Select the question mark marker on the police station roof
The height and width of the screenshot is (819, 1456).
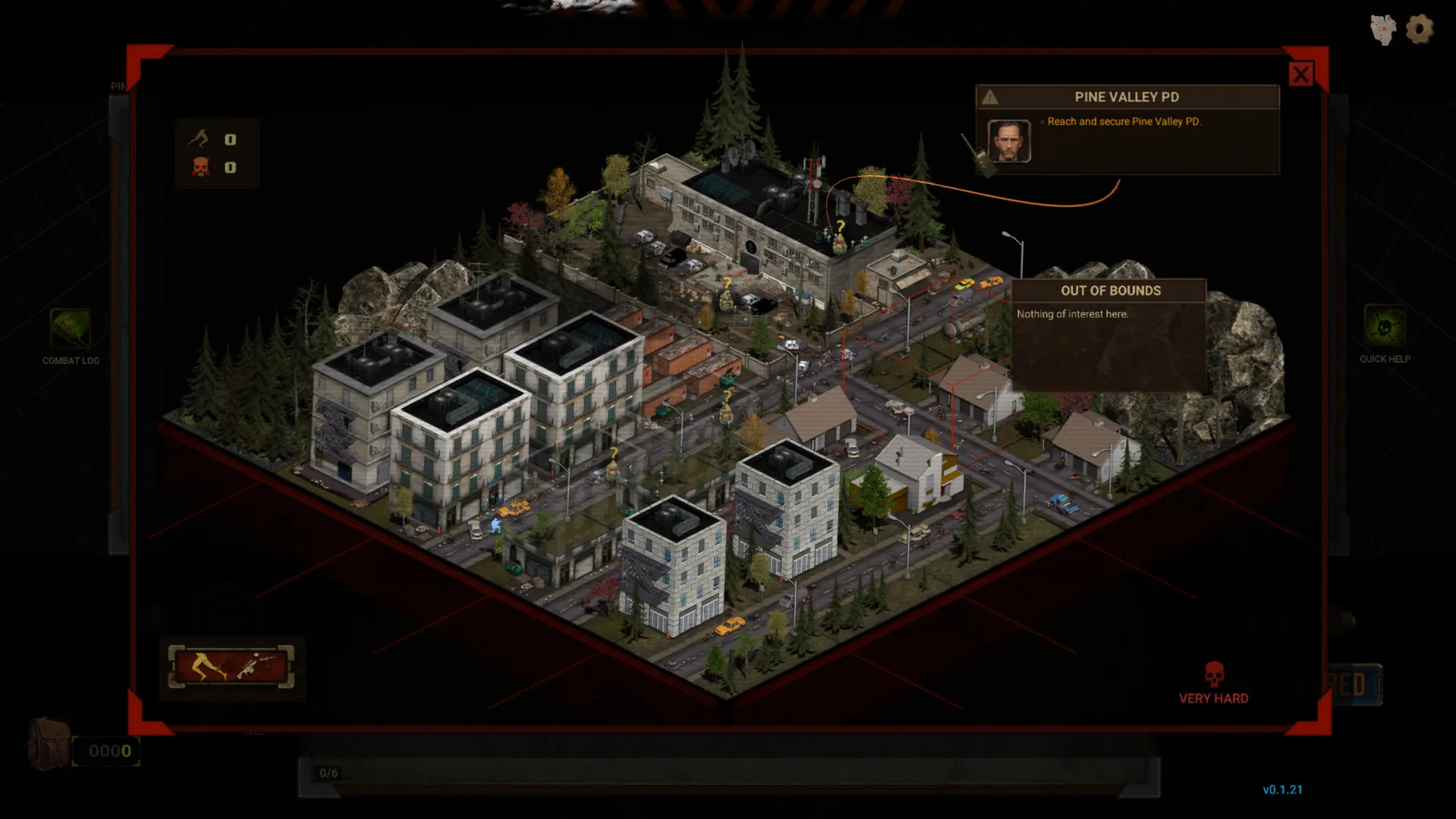(x=840, y=227)
